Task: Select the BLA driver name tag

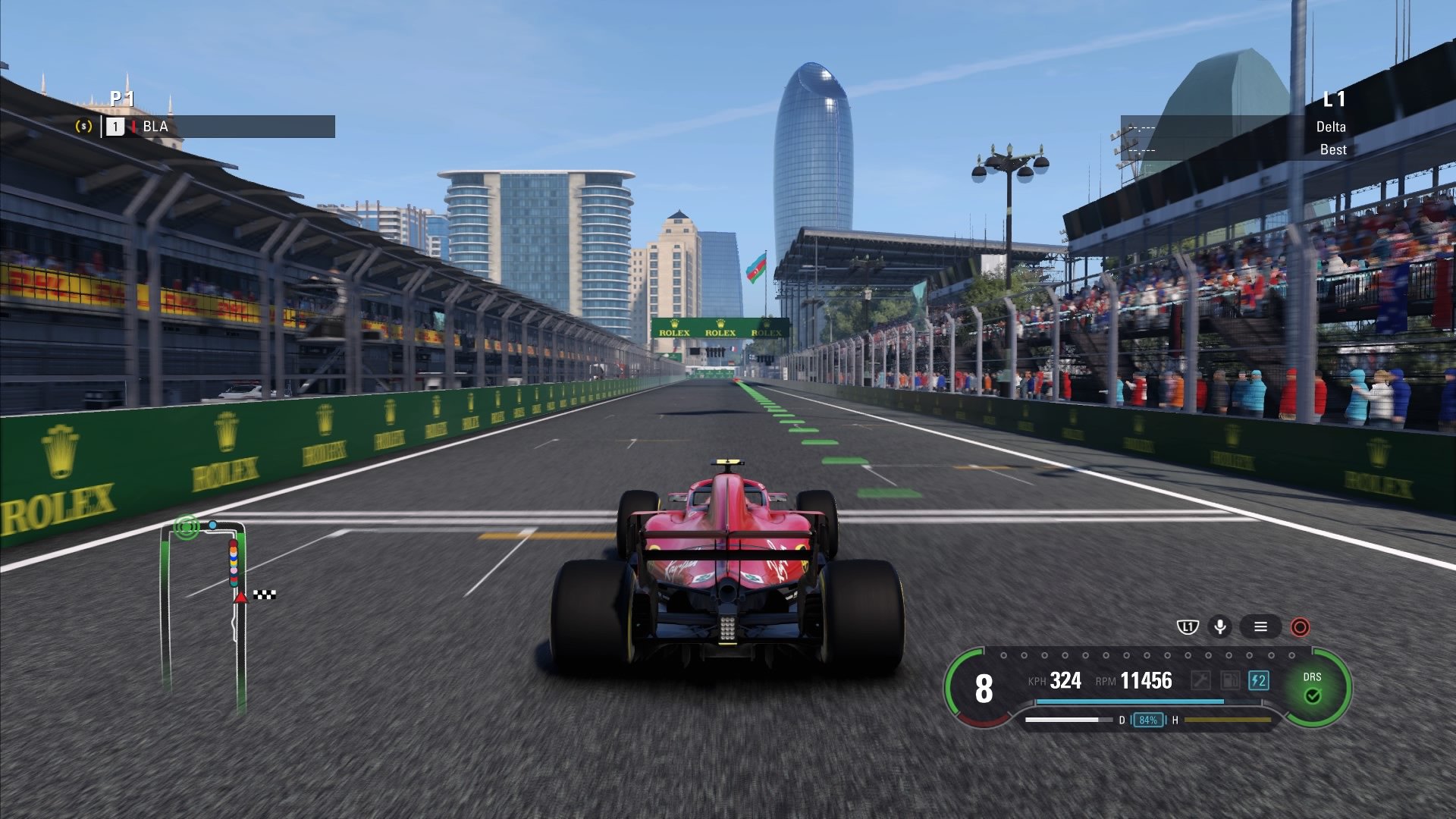Action: pos(154,127)
